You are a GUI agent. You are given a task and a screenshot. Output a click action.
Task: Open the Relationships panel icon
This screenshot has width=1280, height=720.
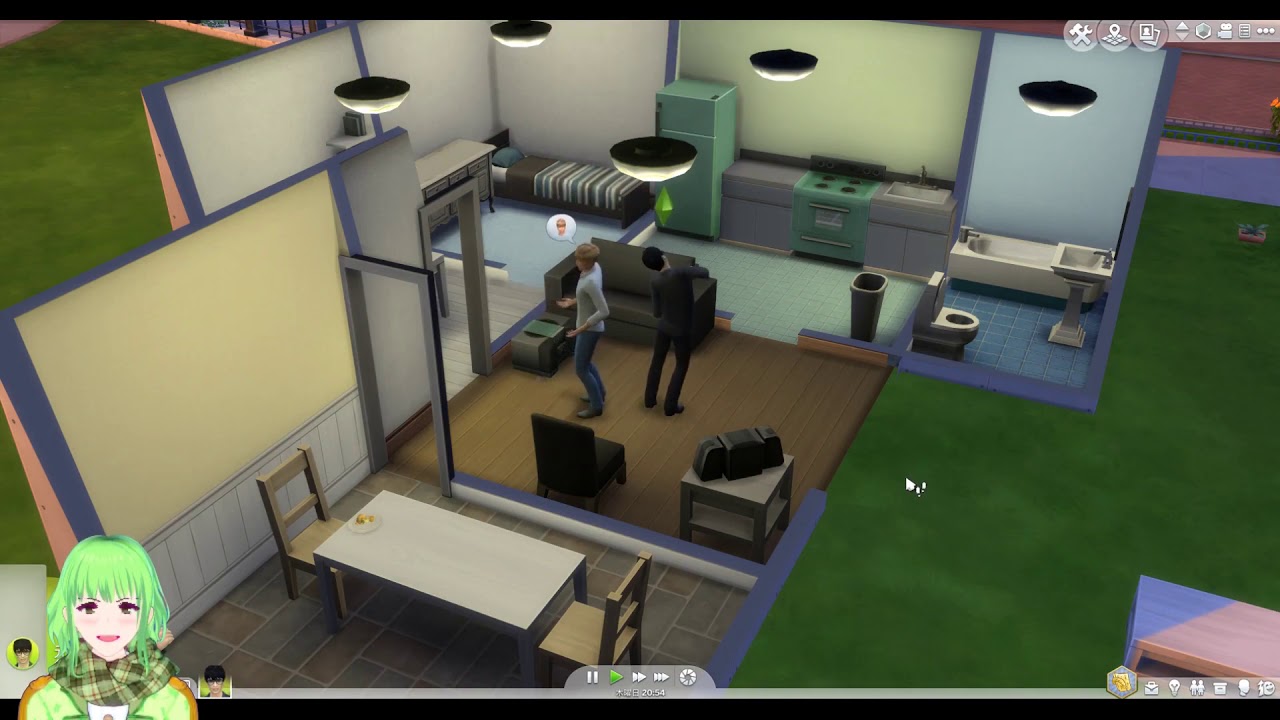coord(1198,690)
